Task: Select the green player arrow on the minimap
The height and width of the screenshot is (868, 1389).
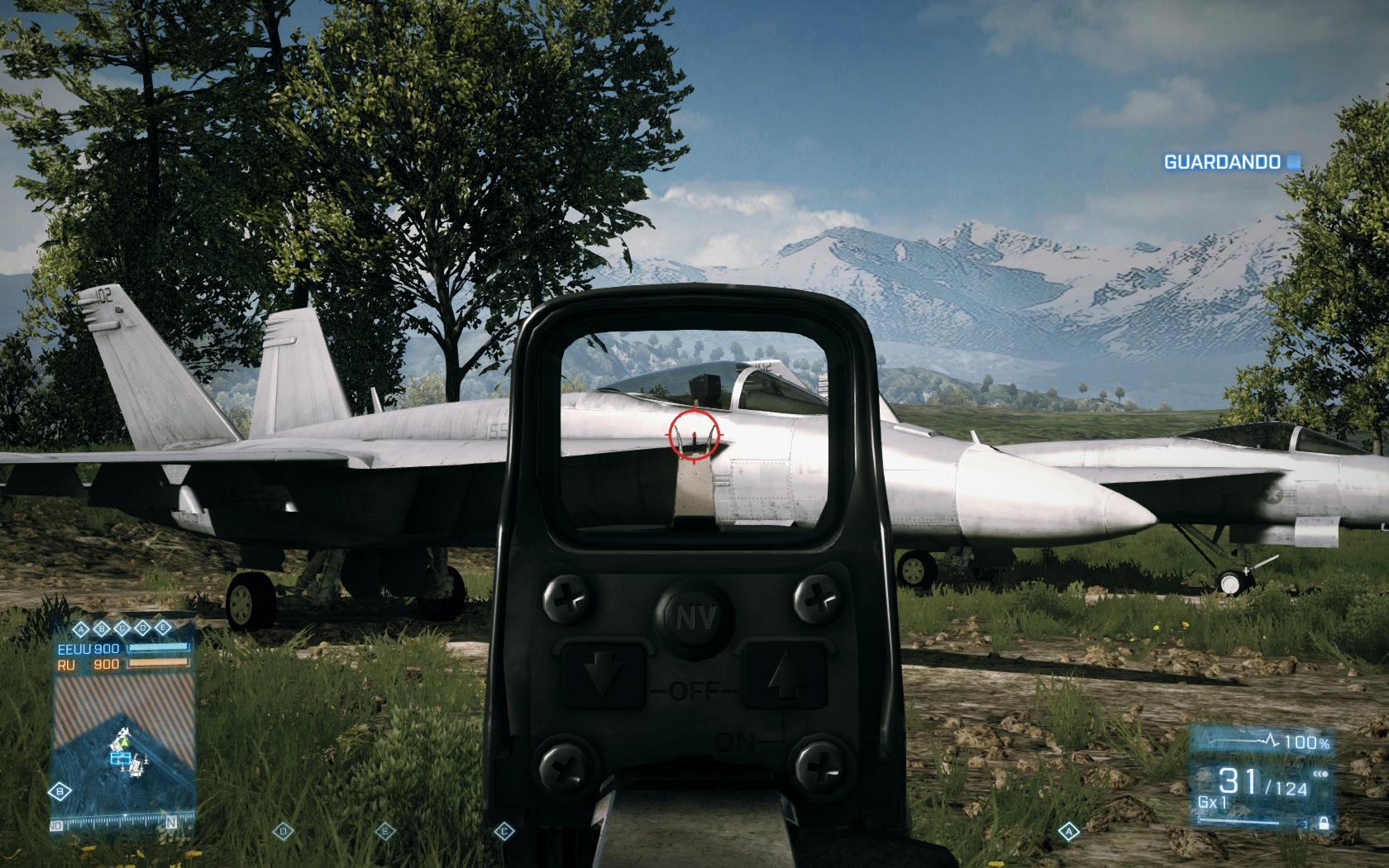Action: pyautogui.click(x=126, y=743)
